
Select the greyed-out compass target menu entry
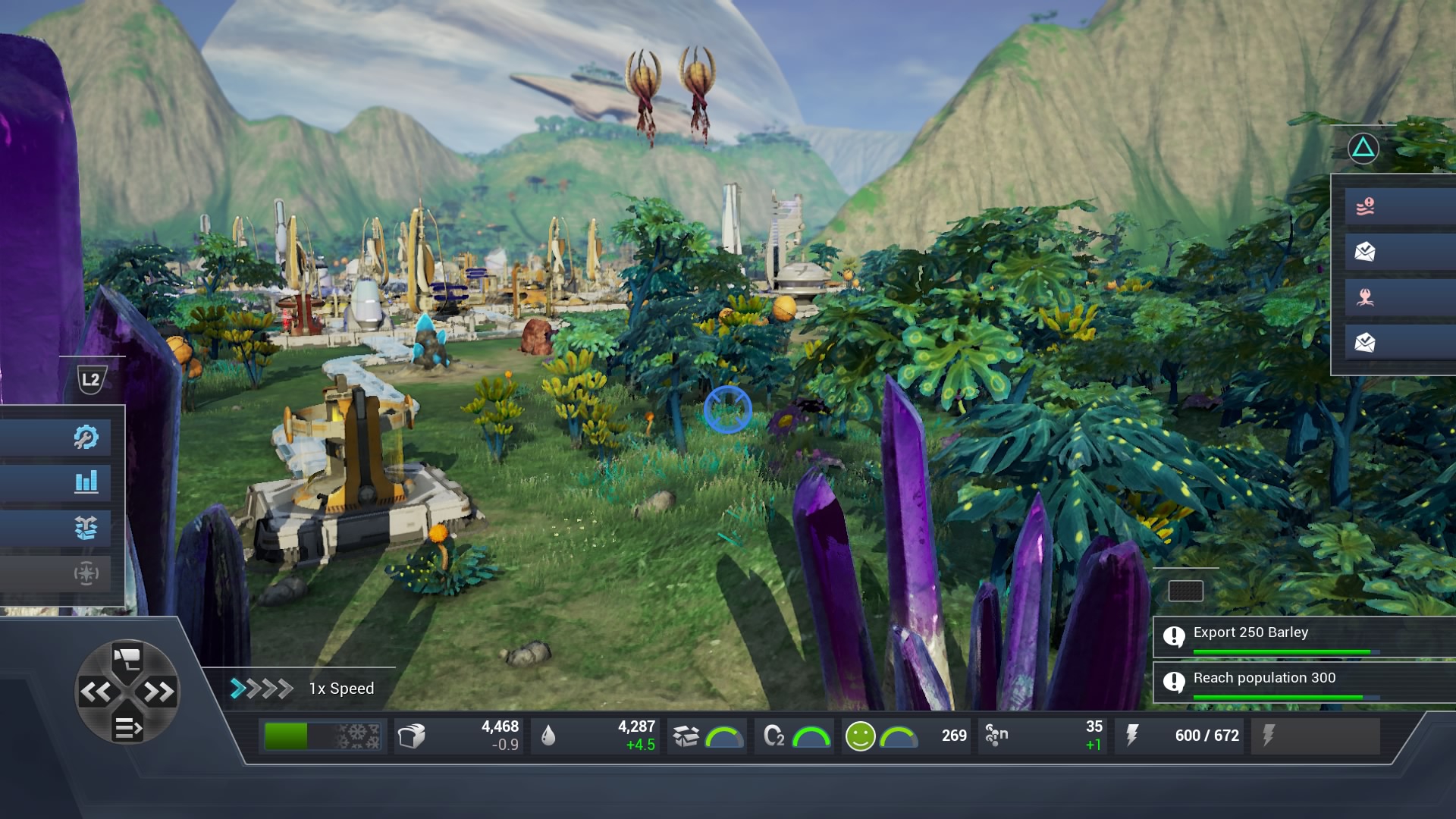[86, 573]
